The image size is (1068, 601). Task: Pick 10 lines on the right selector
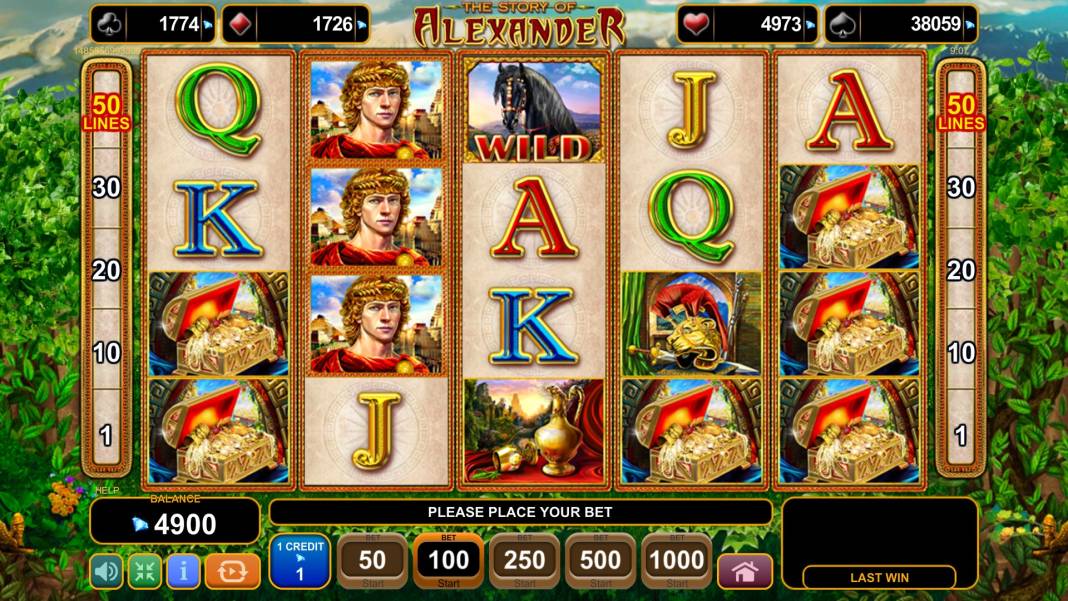pos(961,352)
